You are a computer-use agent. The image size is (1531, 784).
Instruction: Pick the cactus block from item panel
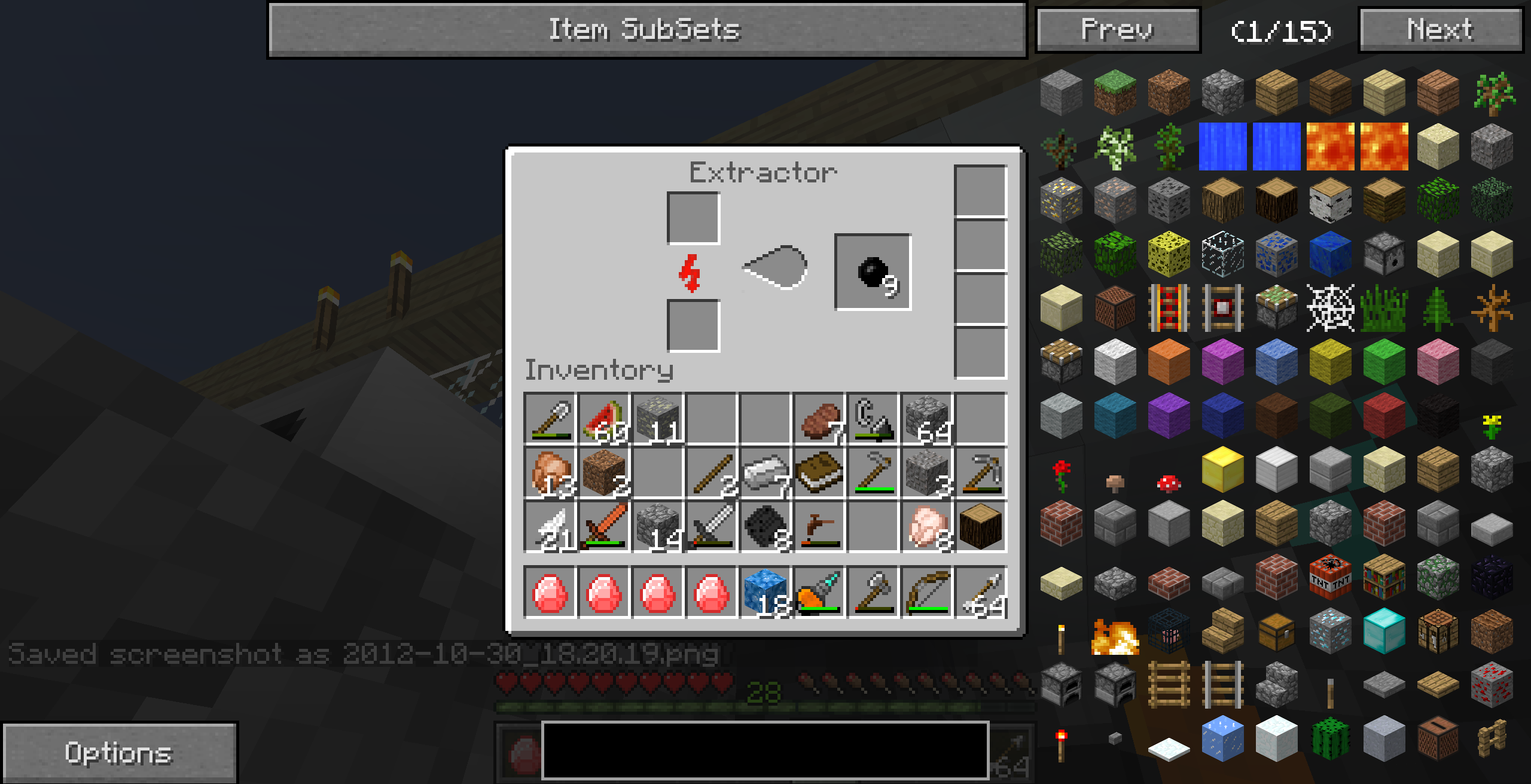click(1330, 739)
